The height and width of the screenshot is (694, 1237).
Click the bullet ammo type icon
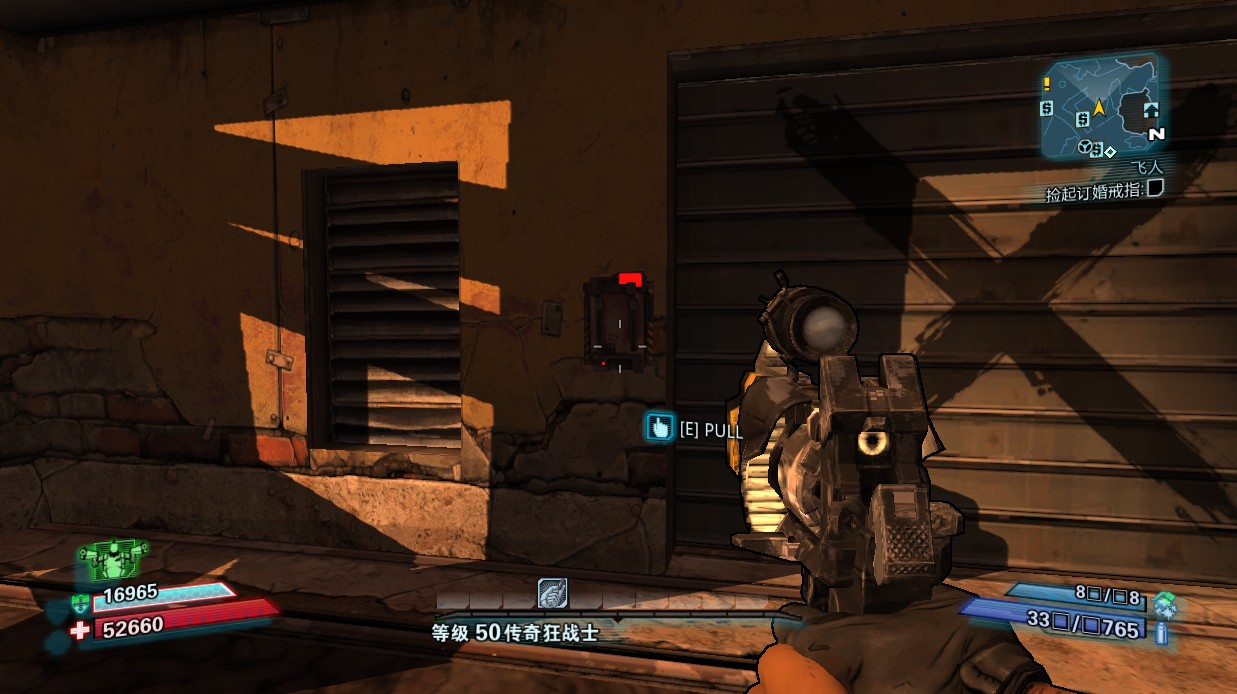[x=1163, y=631]
